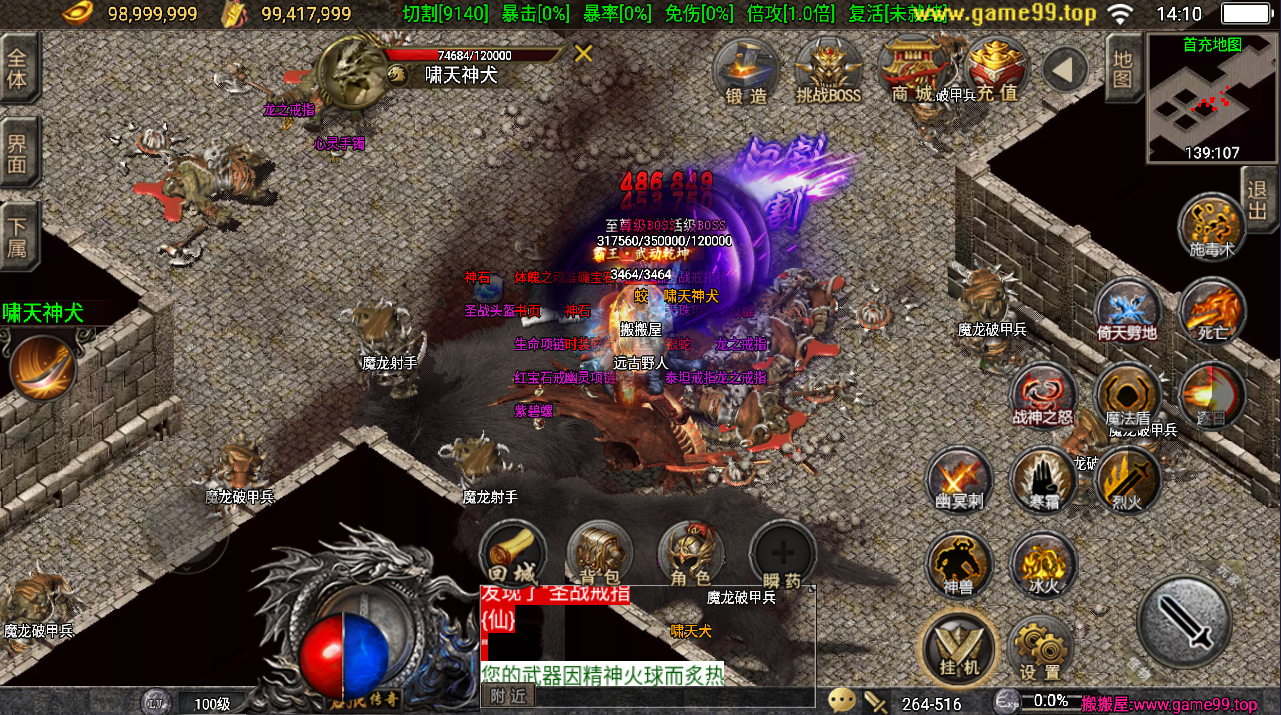Use the 回城 town scroll
This screenshot has height=715, width=1281.
coord(512,553)
